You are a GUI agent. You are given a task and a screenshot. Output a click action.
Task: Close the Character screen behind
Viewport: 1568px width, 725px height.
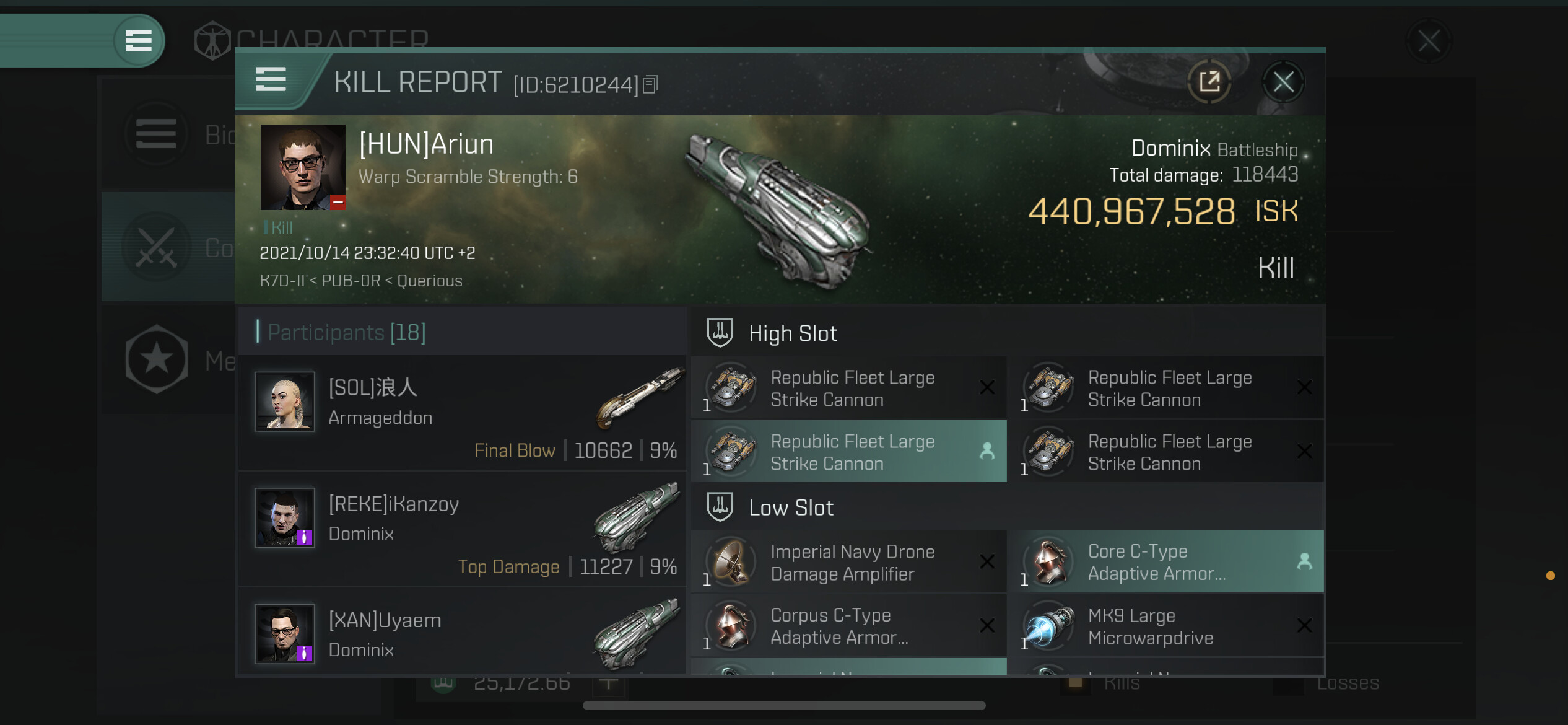point(1429,42)
